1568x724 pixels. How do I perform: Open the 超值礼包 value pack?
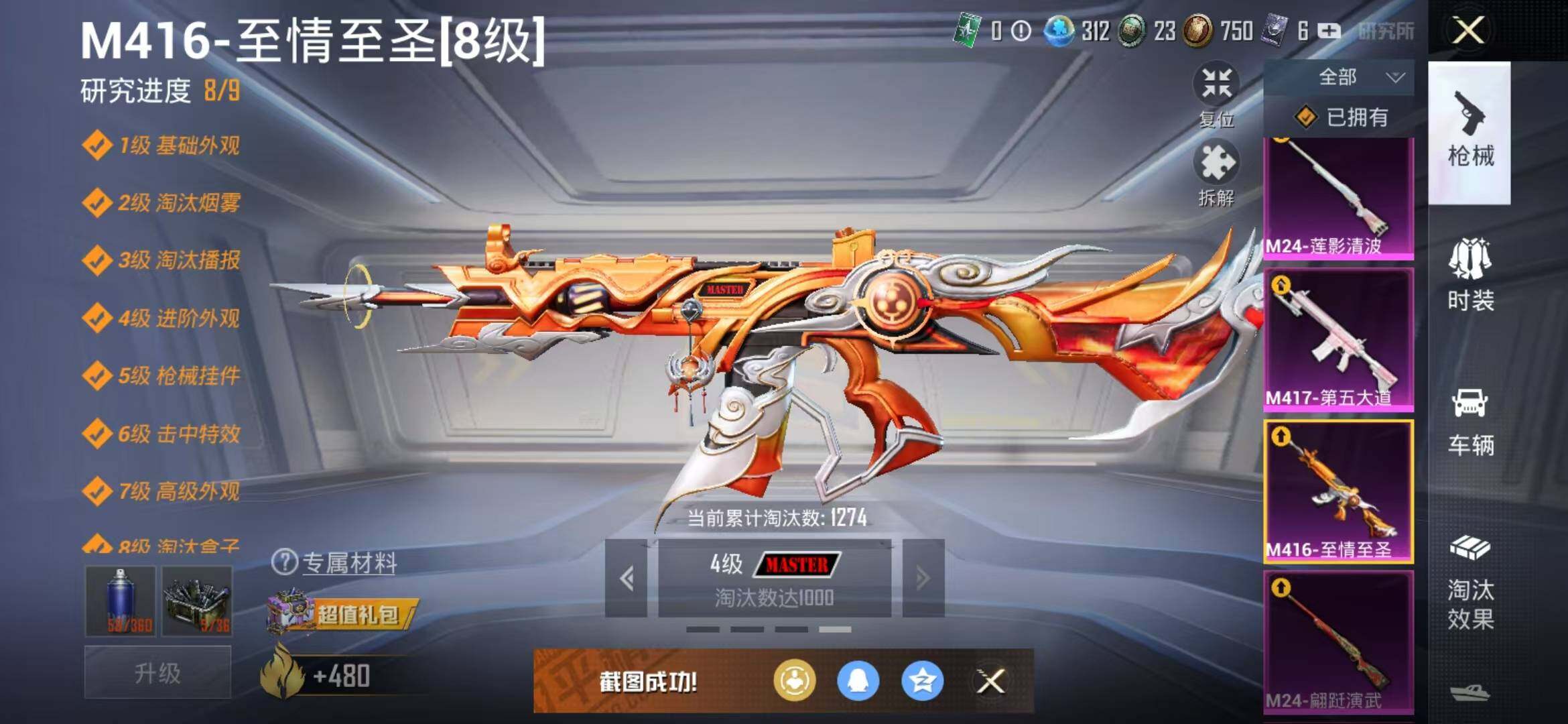(342, 613)
